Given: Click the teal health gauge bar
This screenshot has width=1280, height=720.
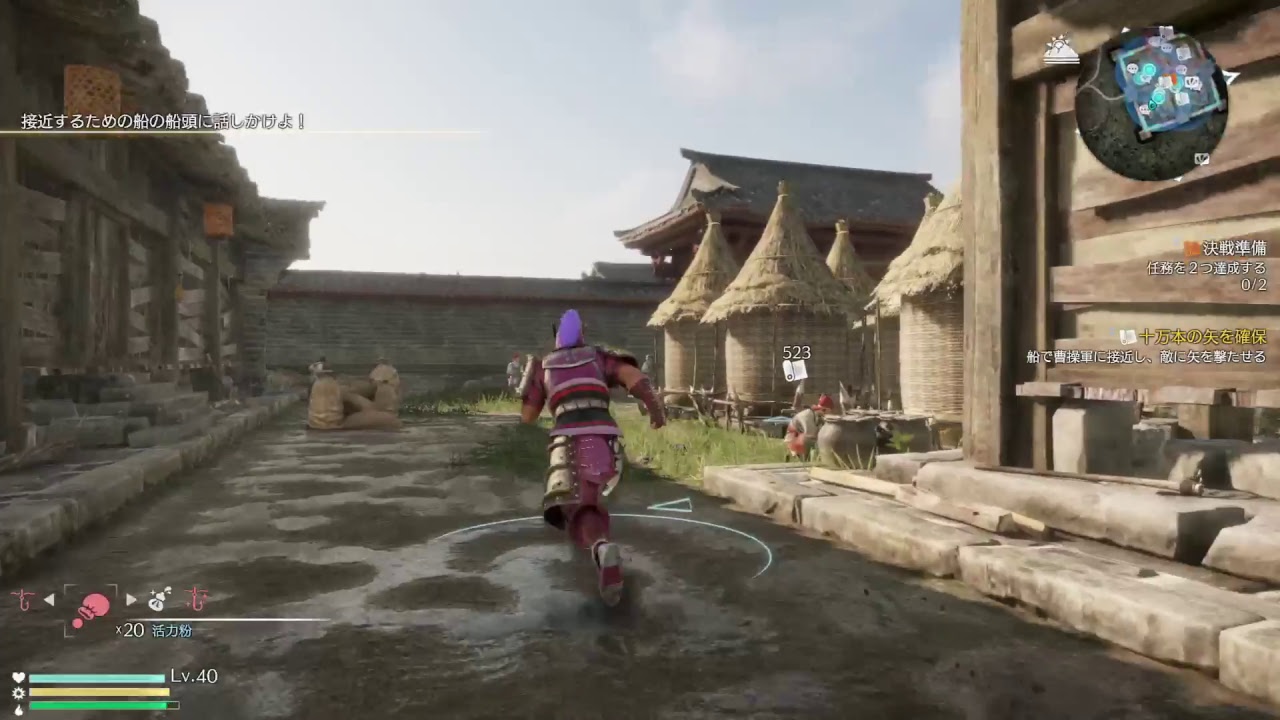Looking at the screenshot, I should [95, 676].
